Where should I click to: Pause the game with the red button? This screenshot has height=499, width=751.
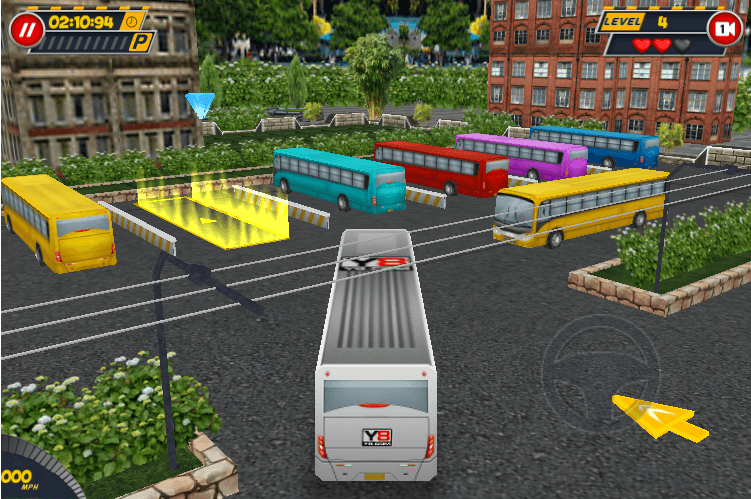tap(23, 29)
